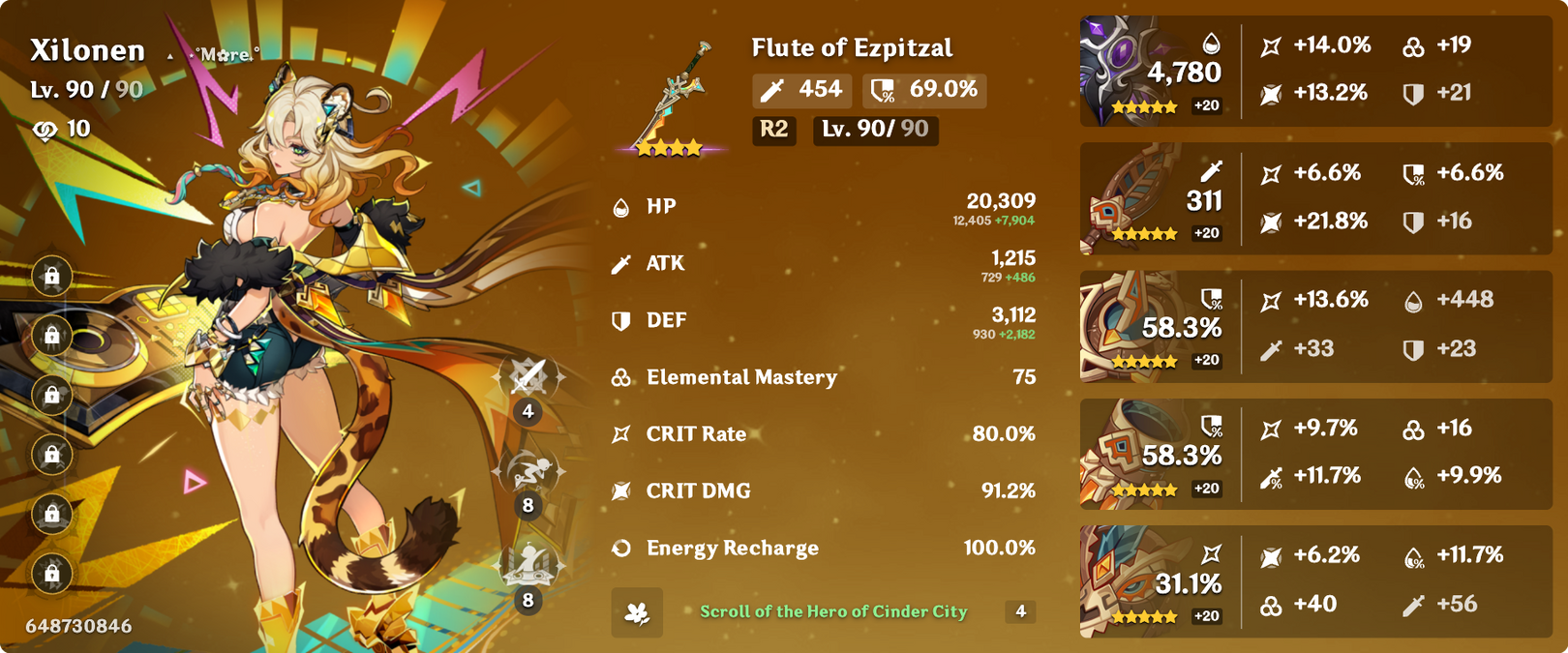Viewport: 1568px width, 653px height.
Task: Select the Flute of Ezpitzal weapon icon
Action: 671,99
